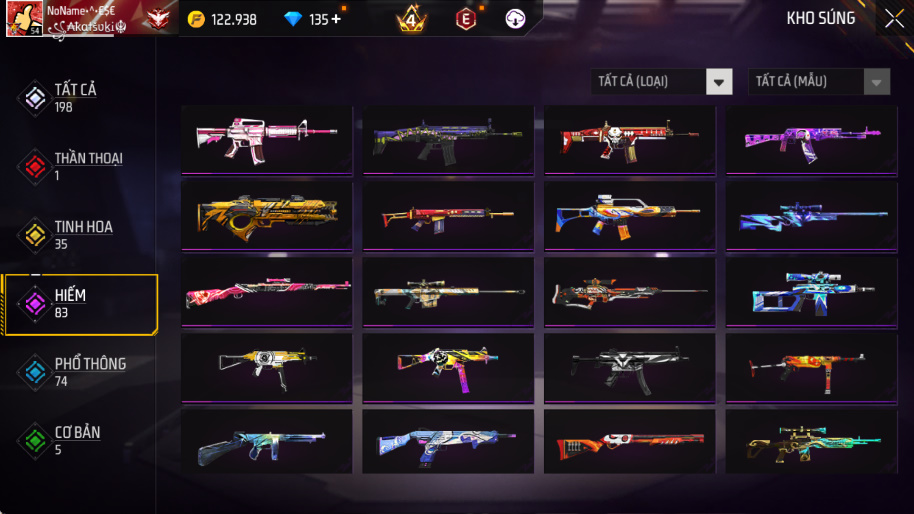Select the pink and white M4A1 skin
The width and height of the screenshot is (914, 514).
pos(266,139)
